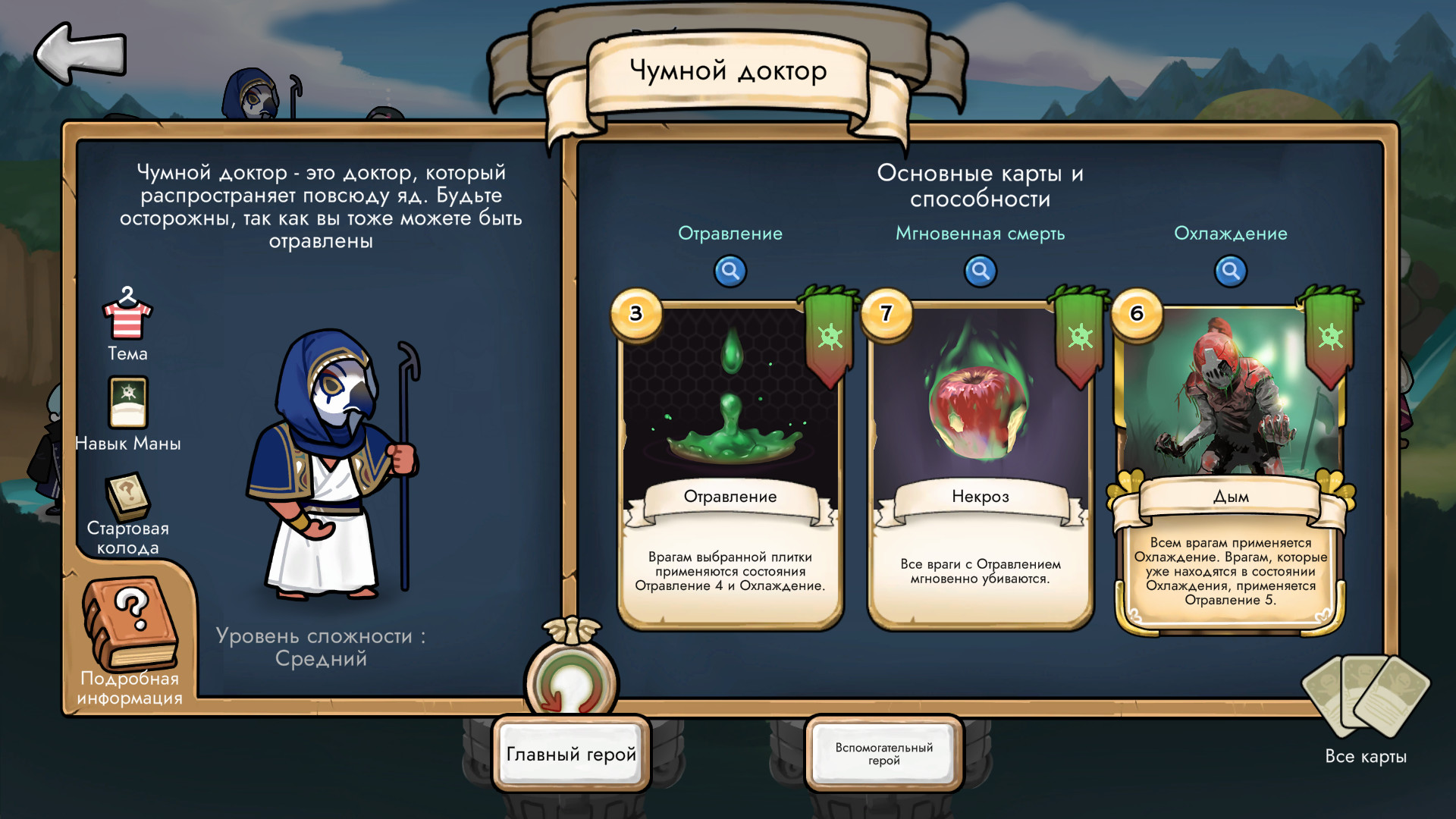The width and height of the screenshot is (1456, 819).
Task: Click the magnifier above Охлаждение ability
Action: pyautogui.click(x=1230, y=271)
